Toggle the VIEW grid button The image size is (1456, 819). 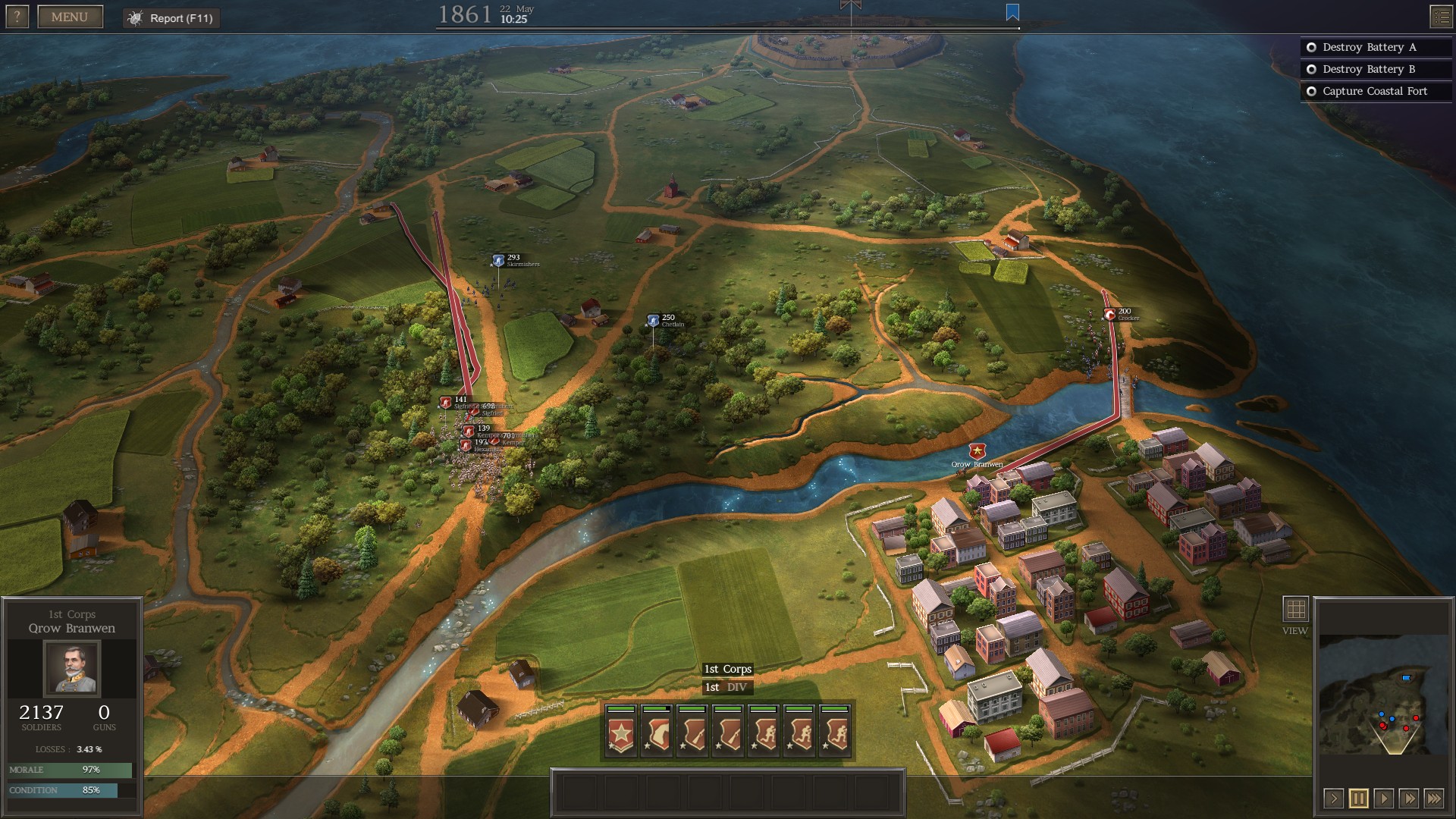pyautogui.click(x=1295, y=609)
